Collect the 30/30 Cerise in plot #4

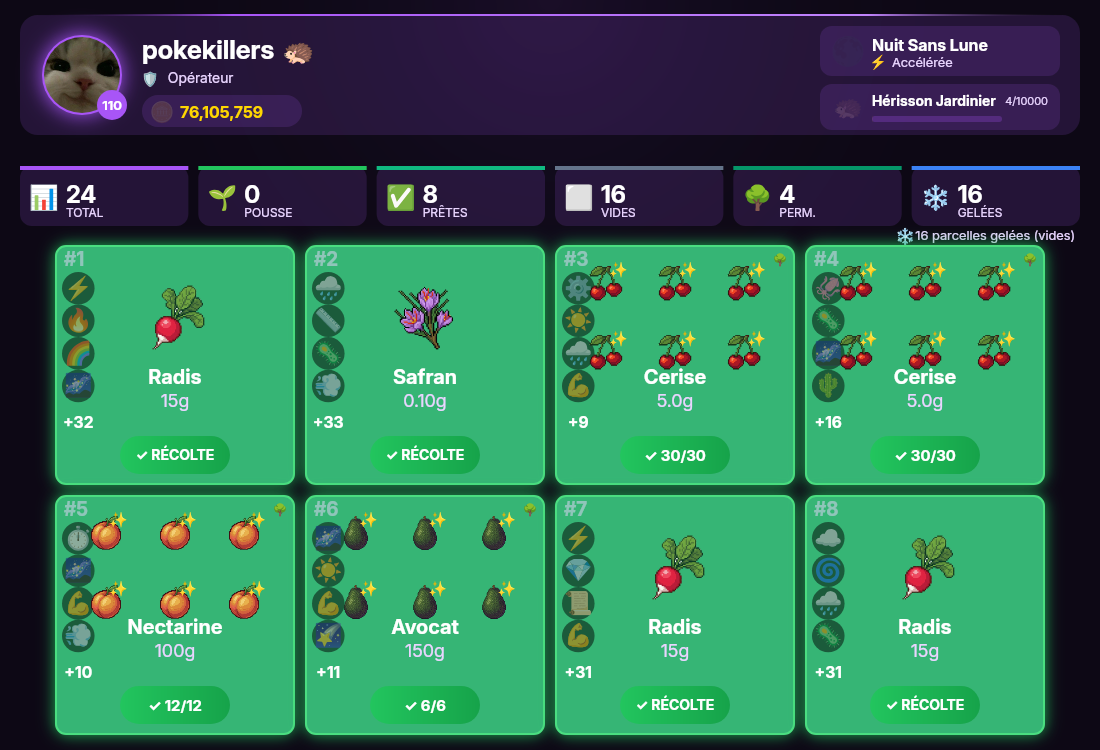925,455
